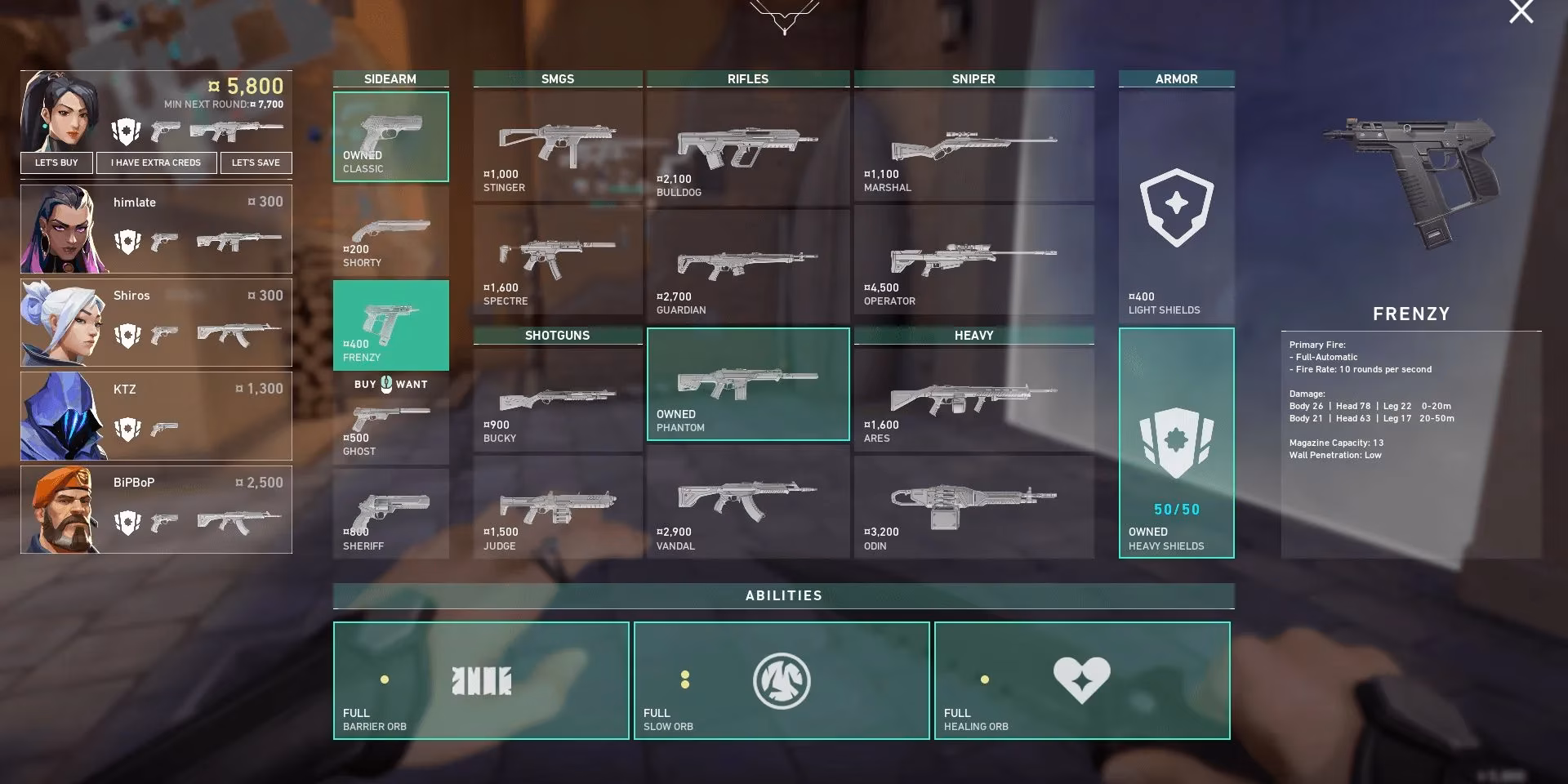The image size is (1568, 784).
Task: Choose the LET'S SAVE button
Action: (256, 163)
